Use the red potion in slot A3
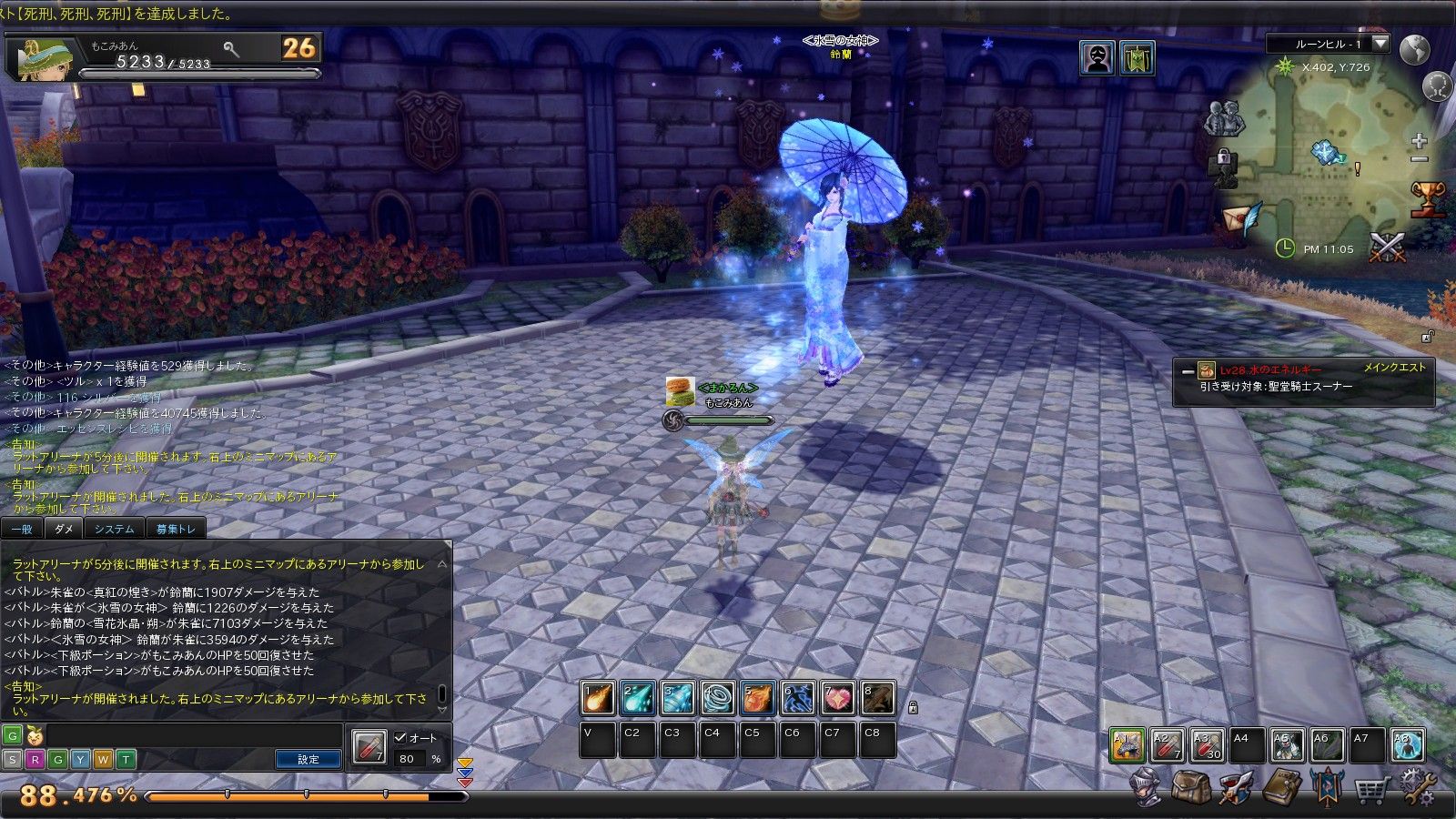Screen dimensions: 1456x819 click(x=1206, y=745)
